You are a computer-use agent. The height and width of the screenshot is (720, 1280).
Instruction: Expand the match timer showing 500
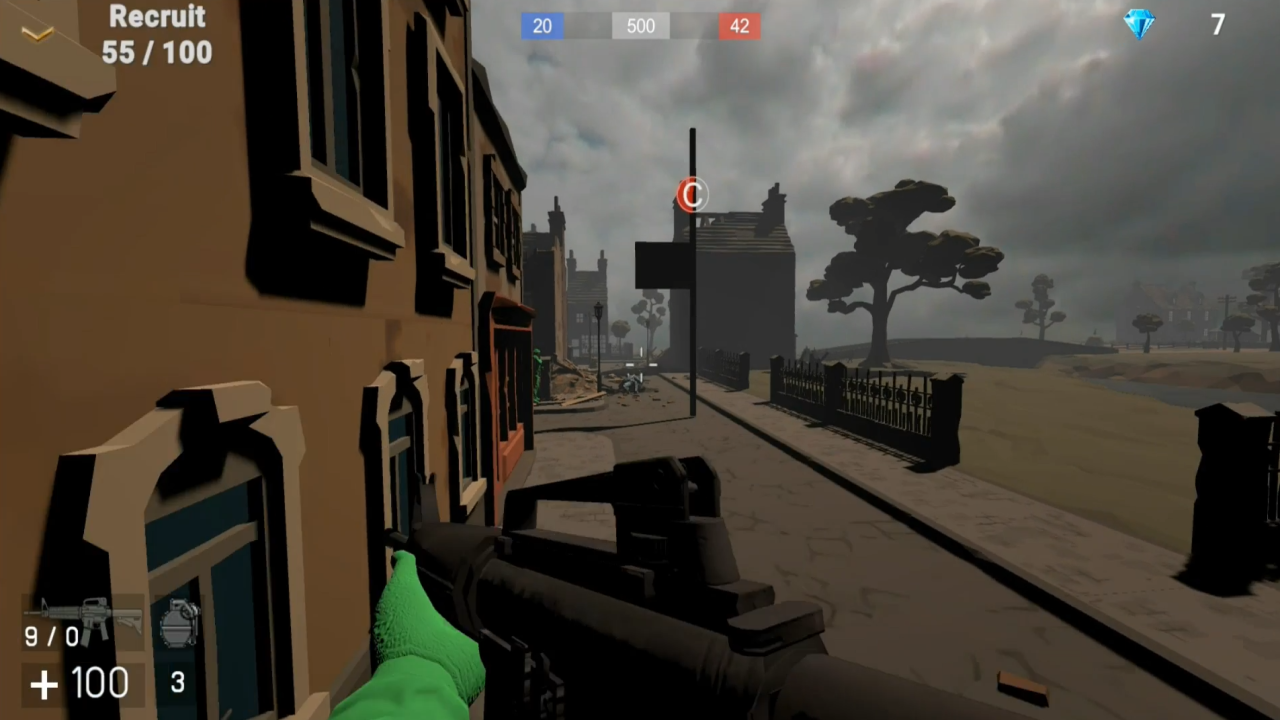[x=640, y=26]
